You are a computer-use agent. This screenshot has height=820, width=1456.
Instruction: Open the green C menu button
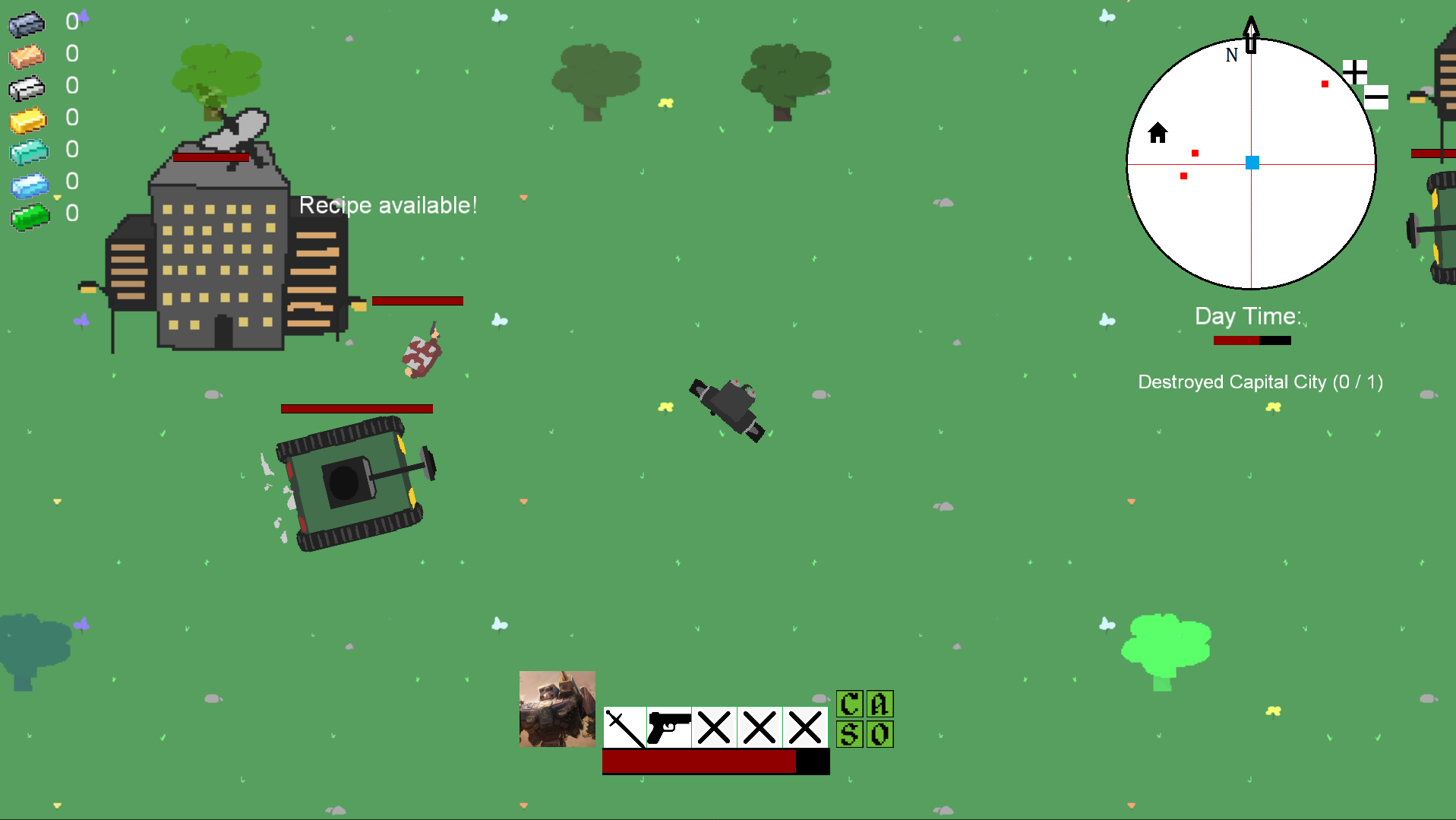pyautogui.click(x=849, y=704)
